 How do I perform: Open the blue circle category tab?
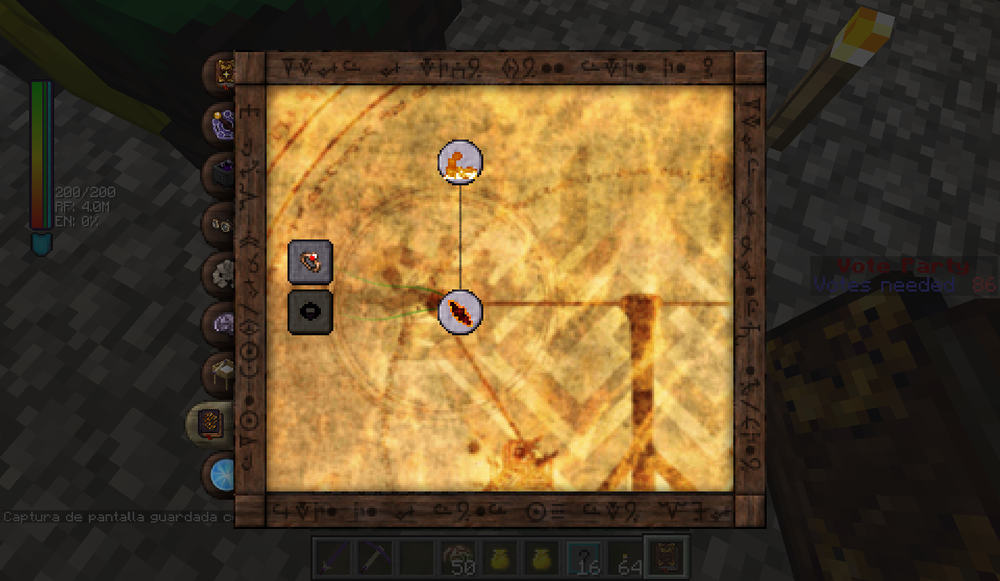pyautogui.click(x=220, y=472)
